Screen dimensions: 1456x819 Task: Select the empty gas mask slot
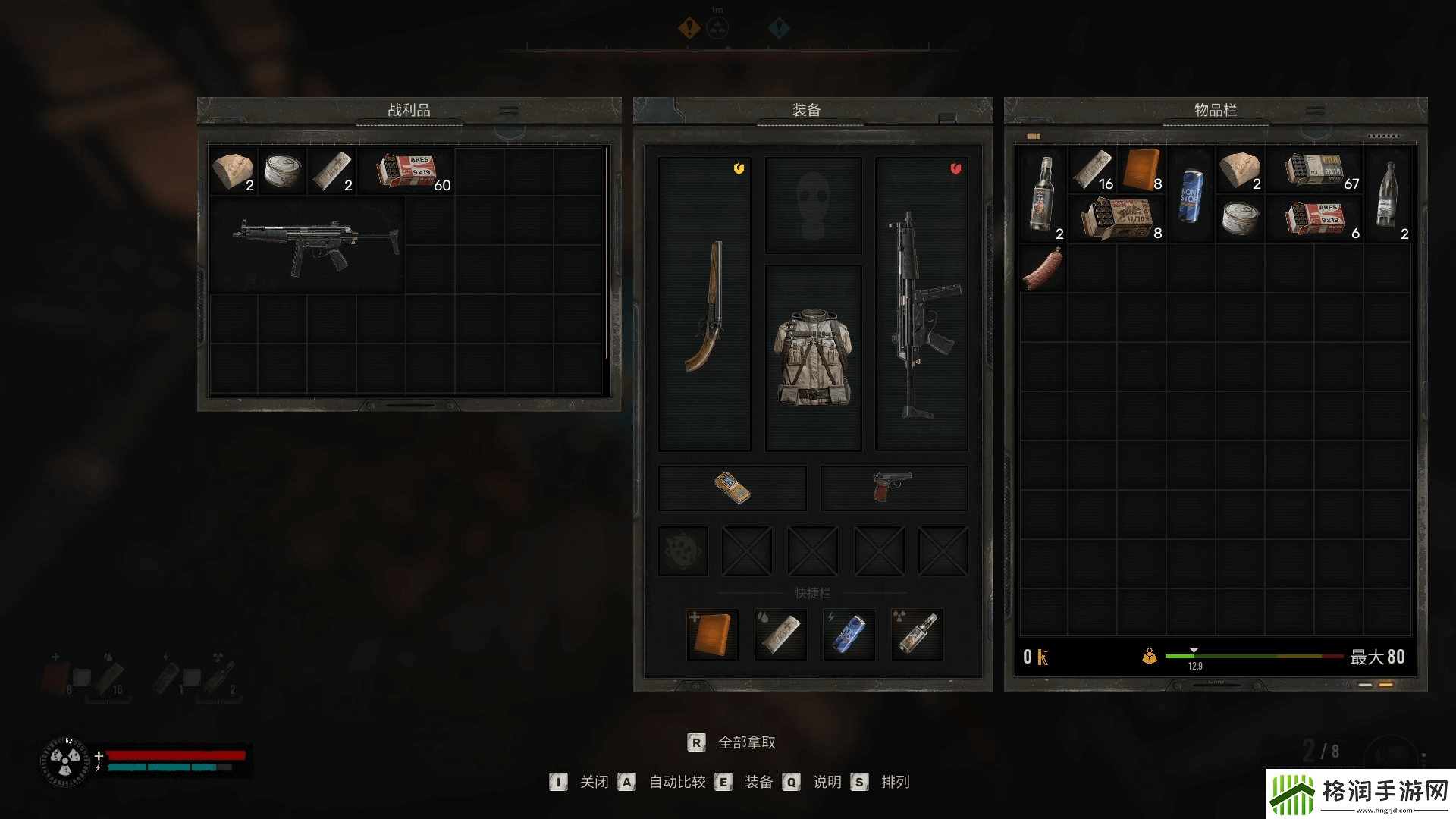tap(813, 205)
